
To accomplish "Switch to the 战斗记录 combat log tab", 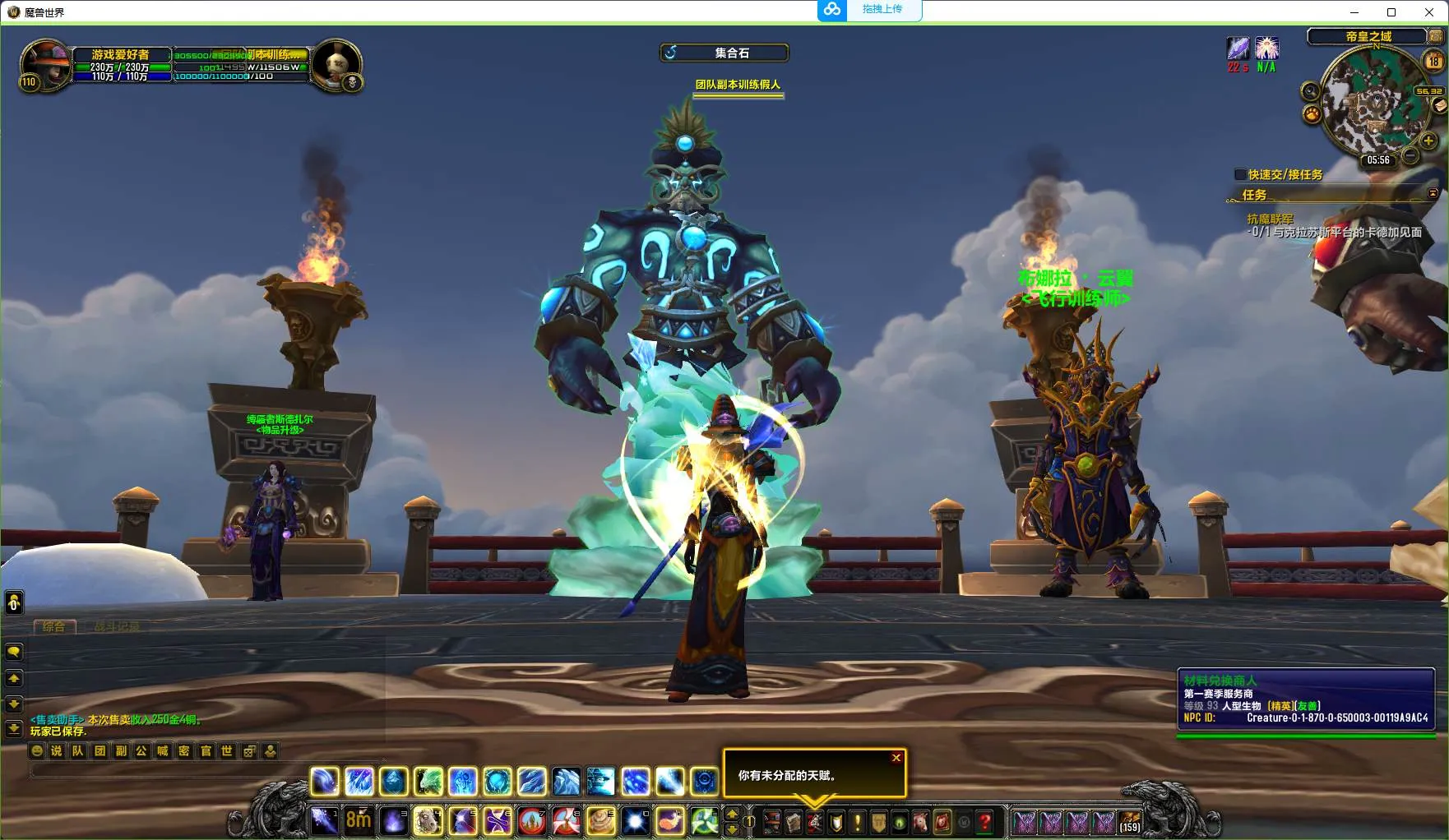I will coord(116,627).
